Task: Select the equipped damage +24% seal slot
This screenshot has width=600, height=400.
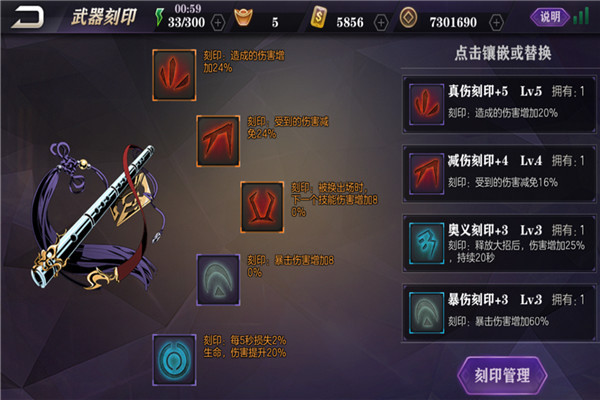Action: [x=176, y=73]
